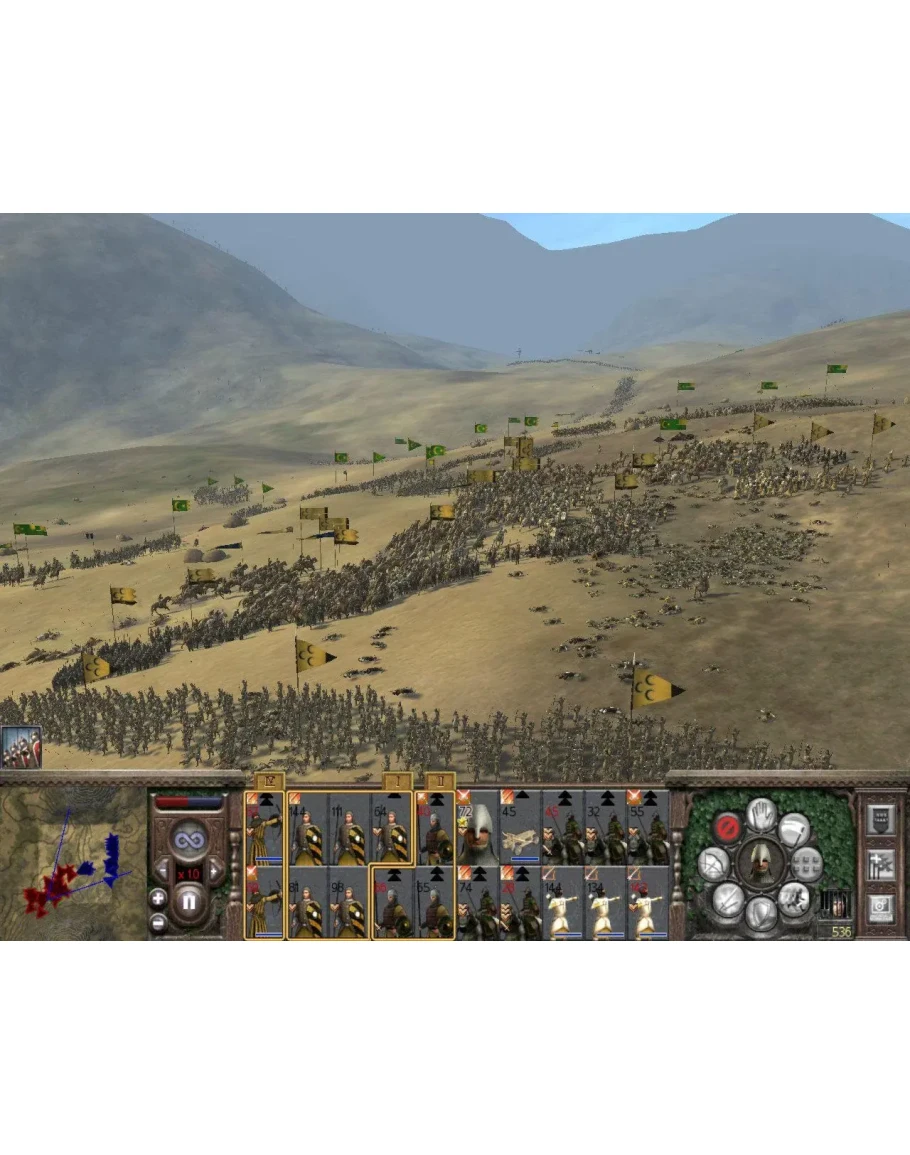The width and height of the screenshot is (910, 1155).
Task: Toggle the shield guard mode button
Action: (762, 913)
